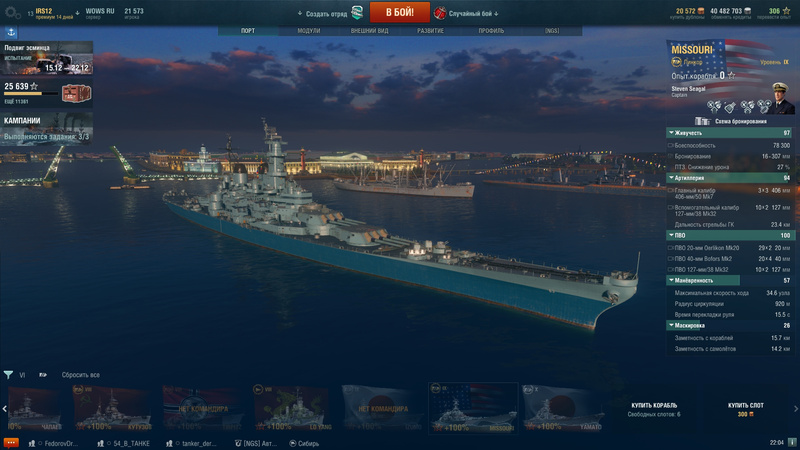The width and height of the screenshot is (800, 450).
Task: Show the "ПРОФИЛЬ" tab
Action: 491,31
